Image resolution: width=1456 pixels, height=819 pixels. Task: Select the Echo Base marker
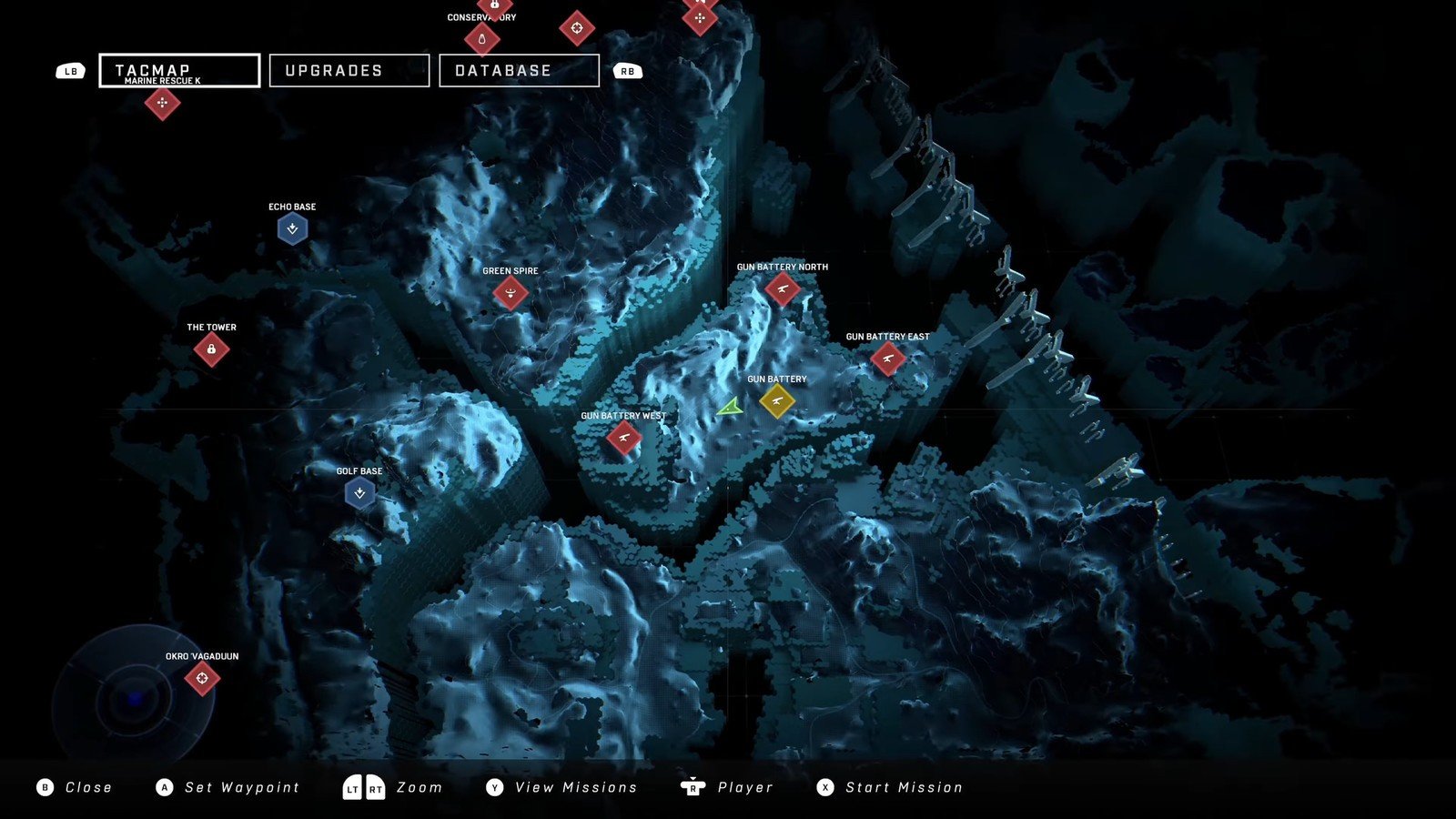coord(292,228)
